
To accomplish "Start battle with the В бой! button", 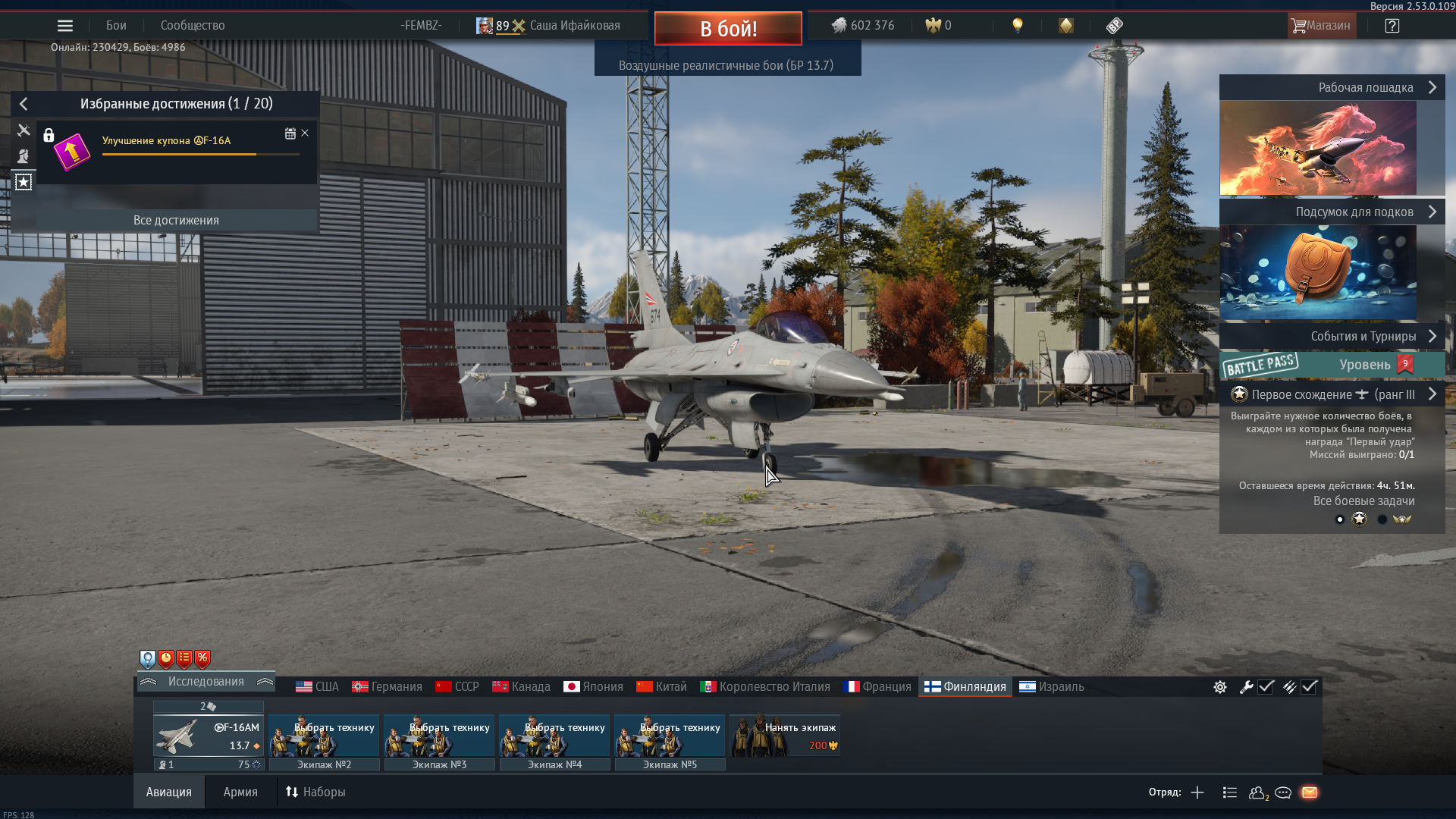I will tap(728, 29).
